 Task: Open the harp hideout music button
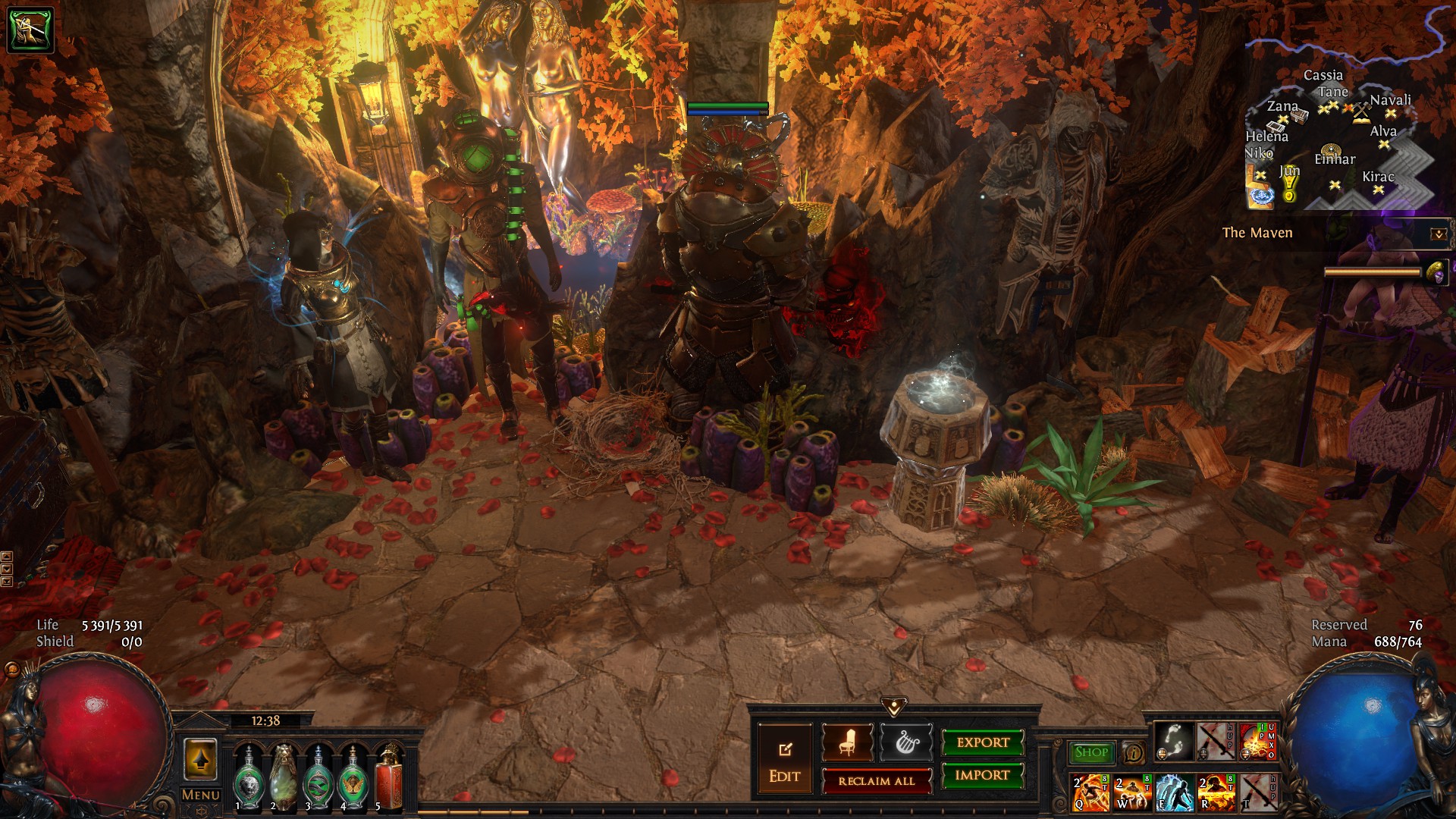[905, 743]
